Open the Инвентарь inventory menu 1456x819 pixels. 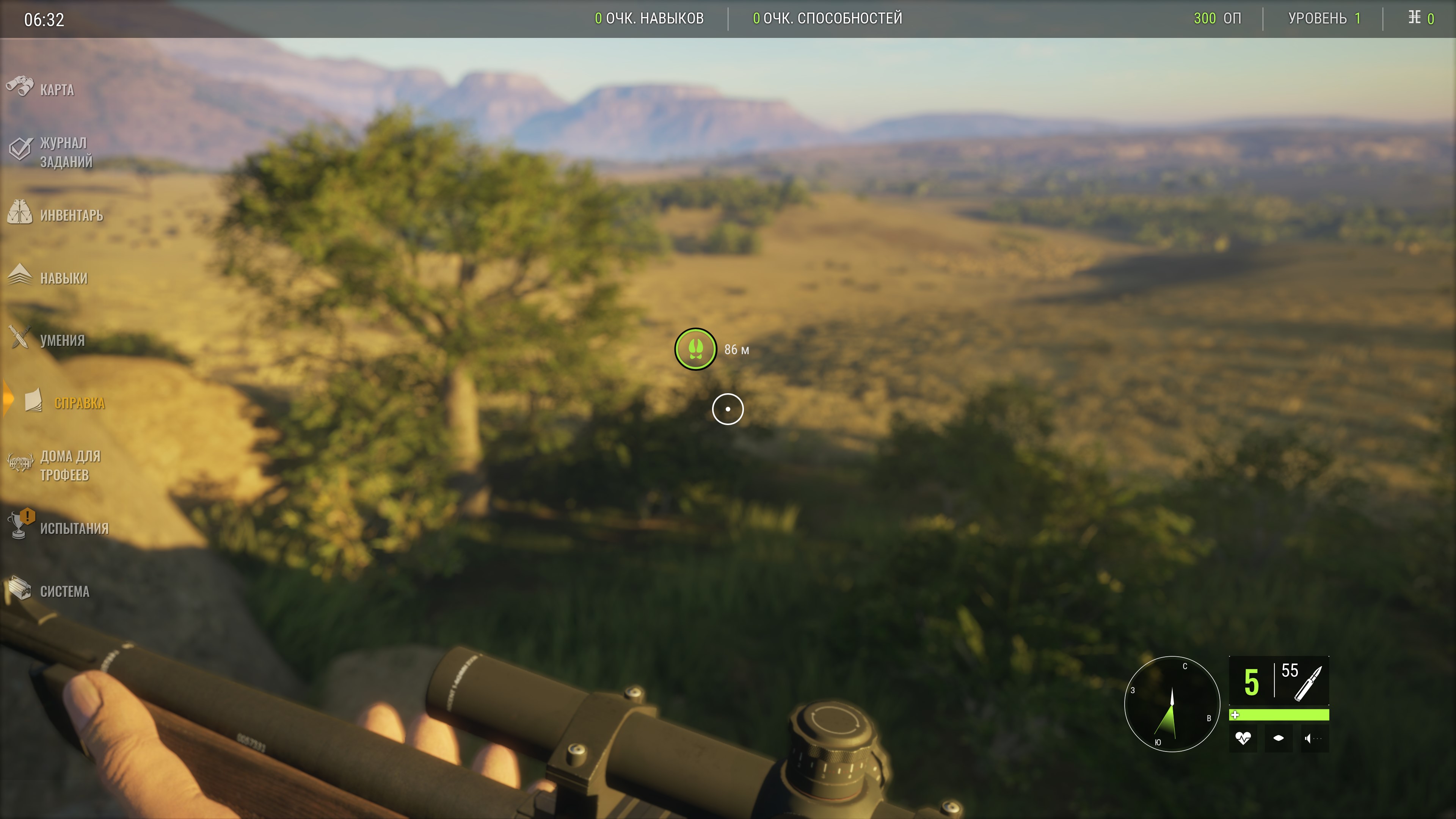tap(71, 215)
